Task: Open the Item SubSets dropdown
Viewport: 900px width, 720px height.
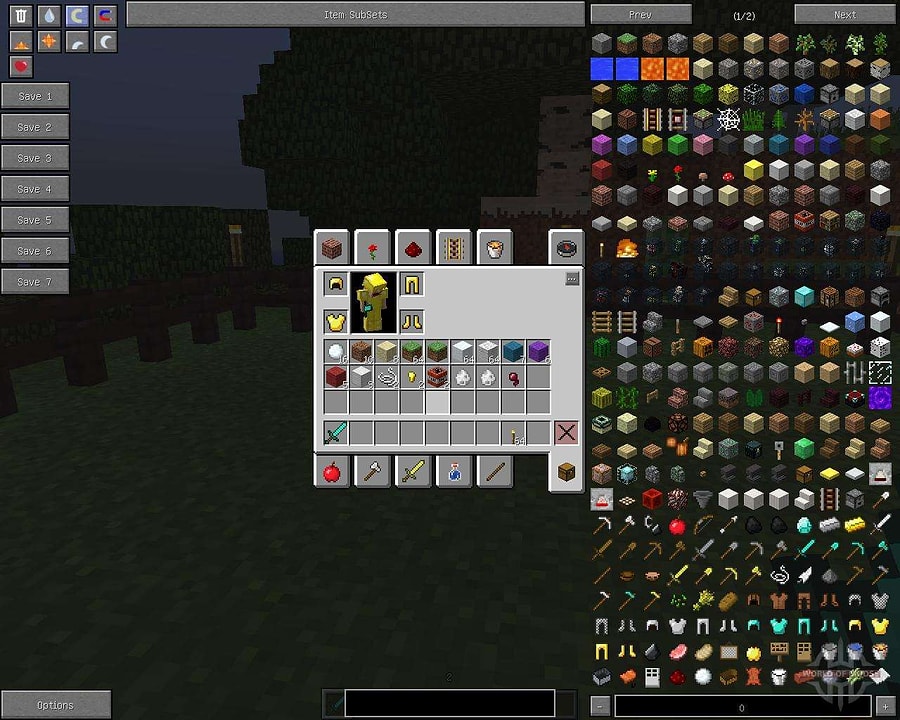Action: click(x=355, y=15)
